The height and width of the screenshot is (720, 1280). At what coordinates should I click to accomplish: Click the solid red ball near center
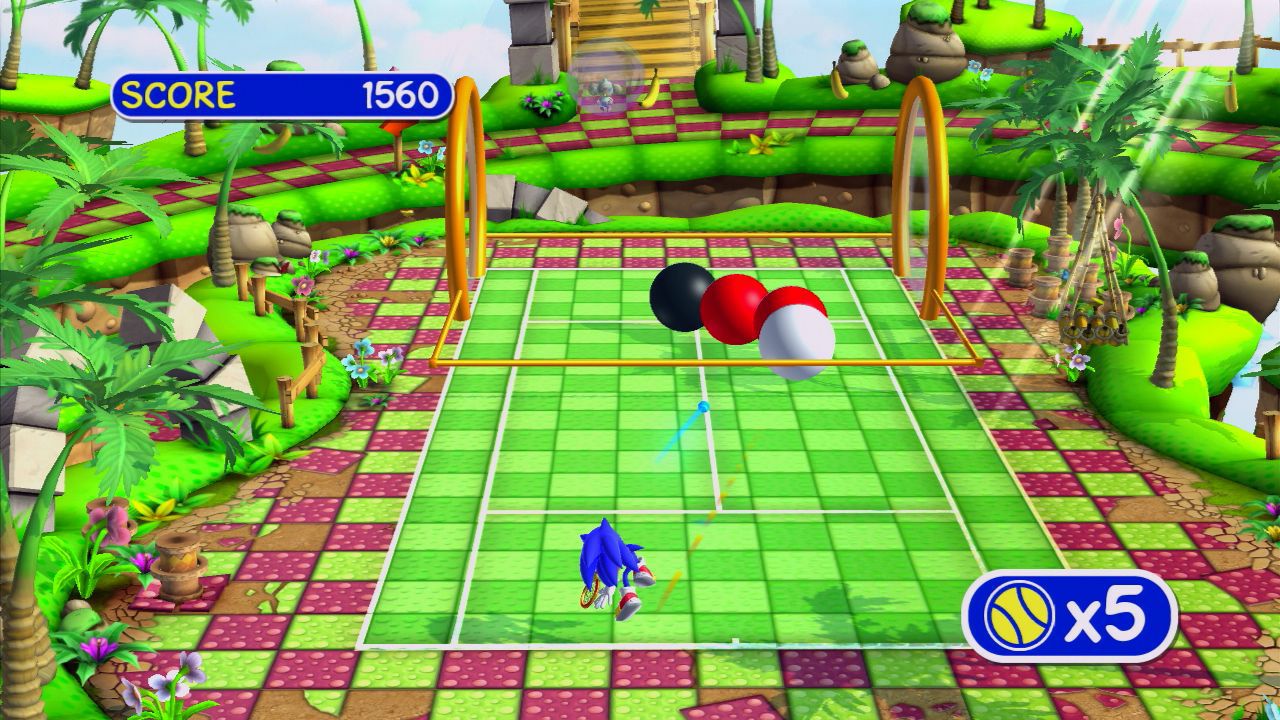click(x=736, y=307)
